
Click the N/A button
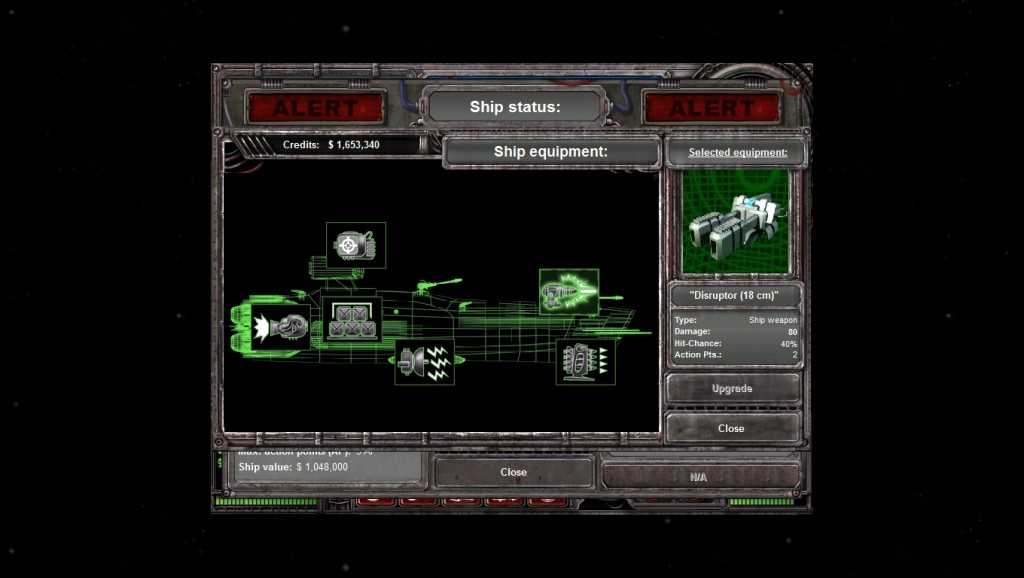699,477
